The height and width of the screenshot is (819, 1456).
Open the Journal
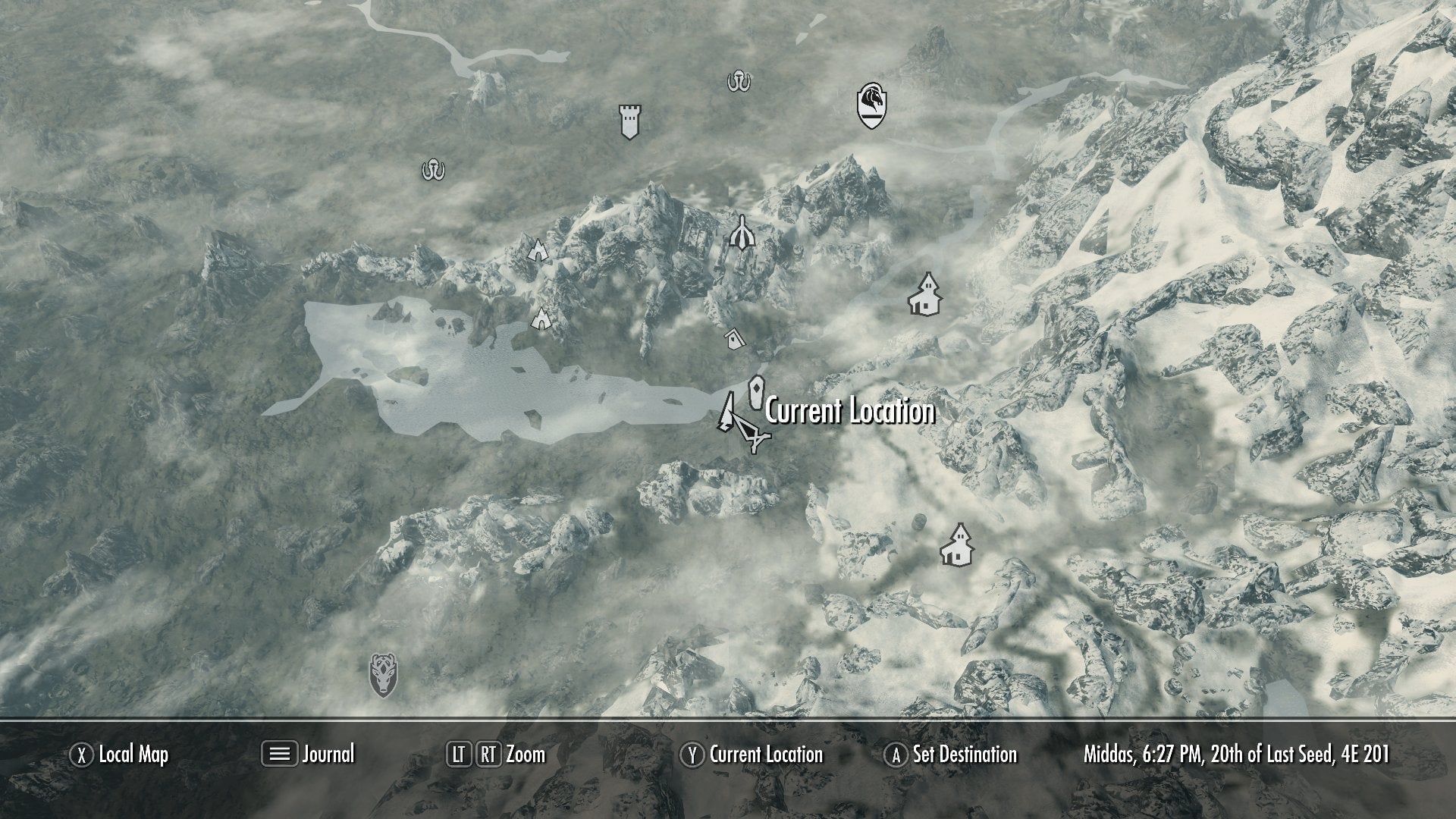pos(326,755)
